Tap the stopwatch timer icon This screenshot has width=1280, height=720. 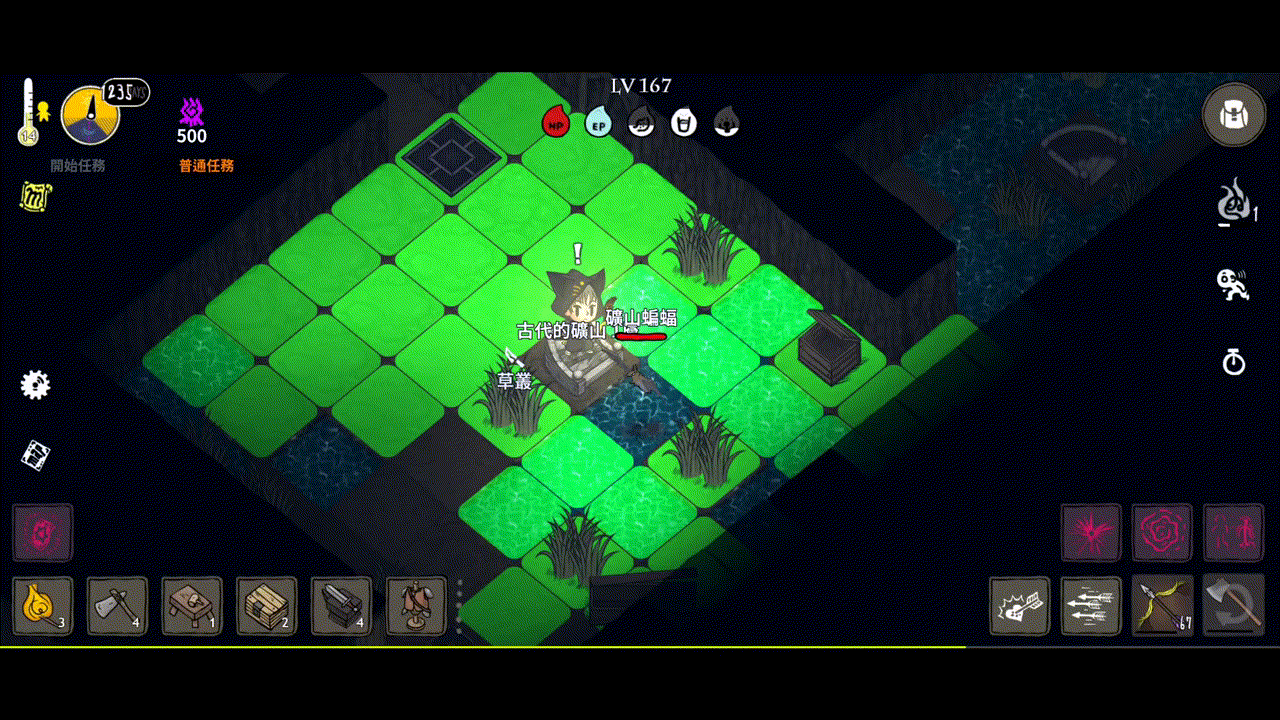coord(1234,361)
